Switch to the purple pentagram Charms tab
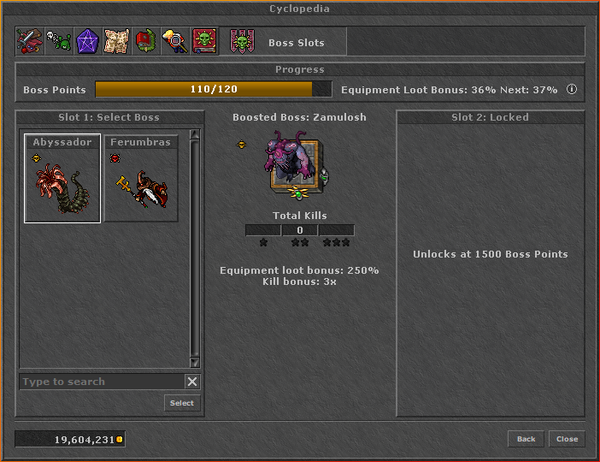 click(87, 41)
